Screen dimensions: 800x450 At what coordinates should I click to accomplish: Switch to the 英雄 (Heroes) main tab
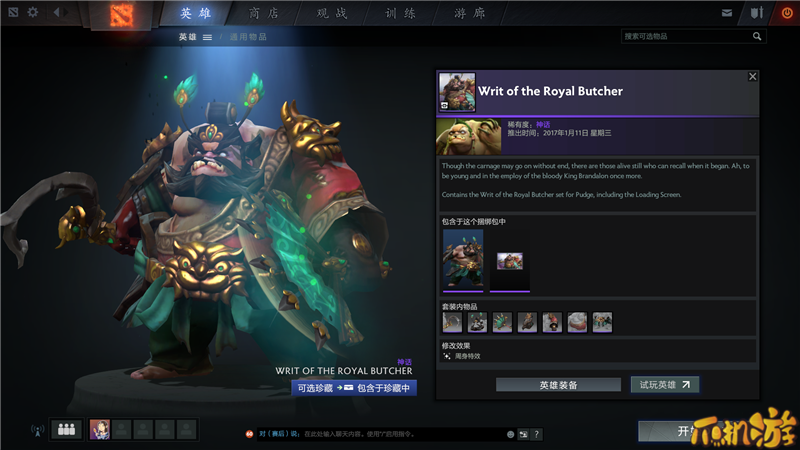click(x=193, y=14)
